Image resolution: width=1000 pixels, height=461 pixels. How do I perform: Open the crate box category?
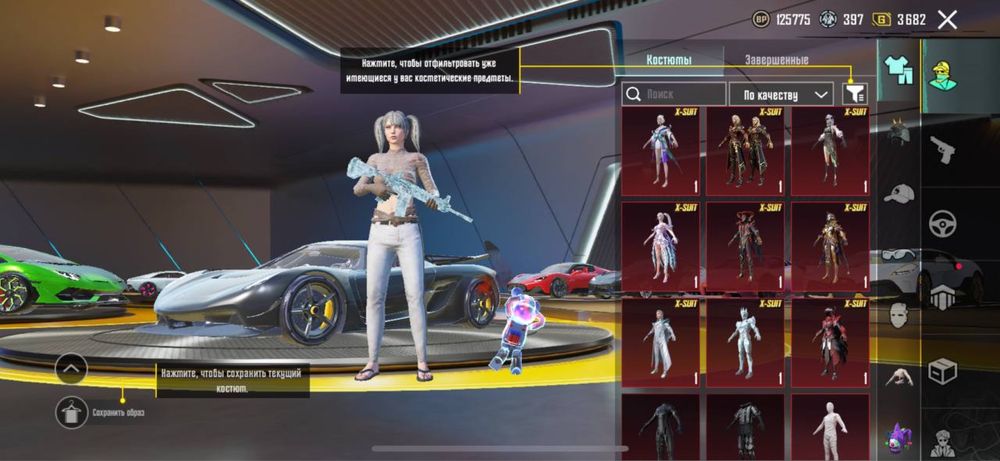coord(943,371)
